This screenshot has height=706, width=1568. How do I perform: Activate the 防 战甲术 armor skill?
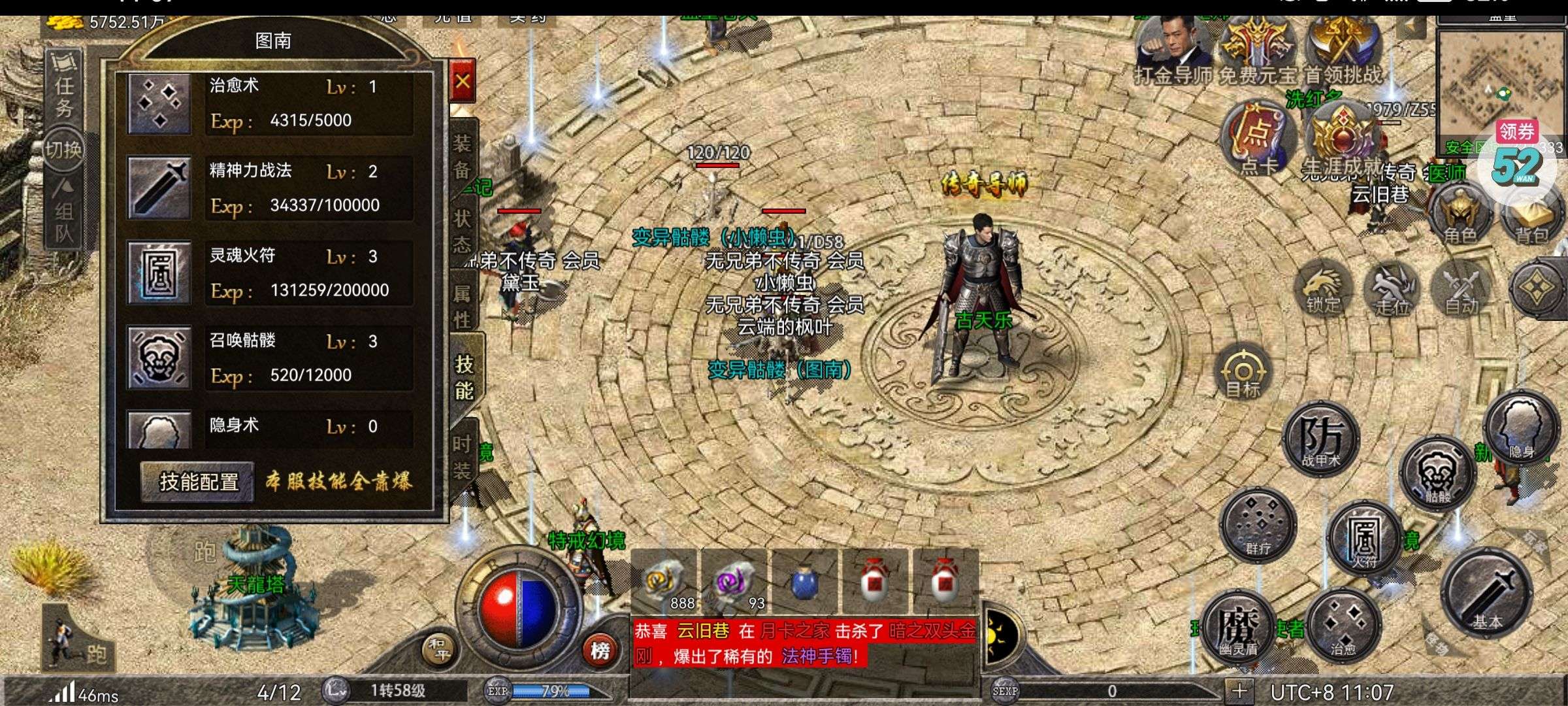click(1321, 438)
